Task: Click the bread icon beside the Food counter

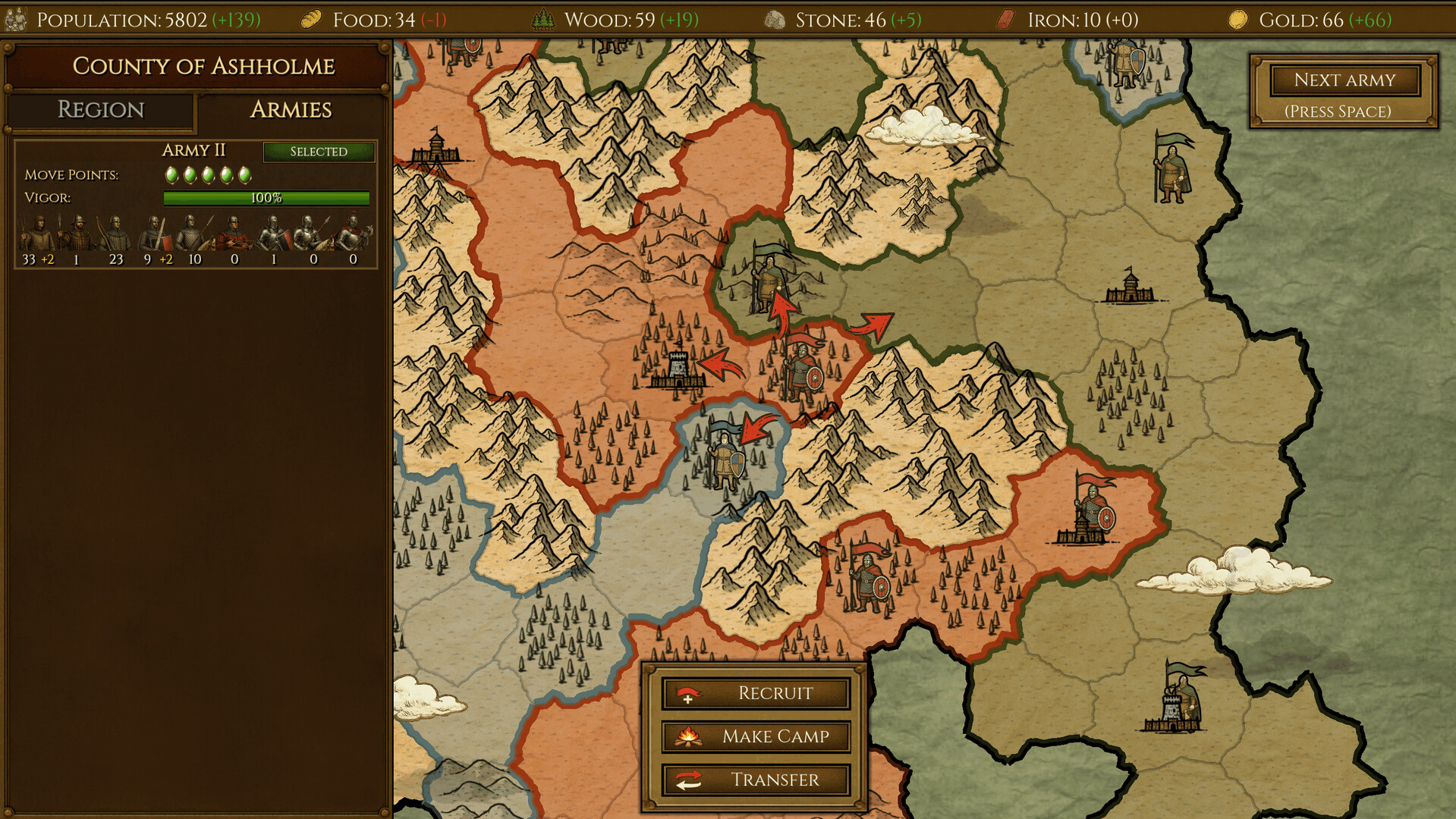Action: pos(309,19)
